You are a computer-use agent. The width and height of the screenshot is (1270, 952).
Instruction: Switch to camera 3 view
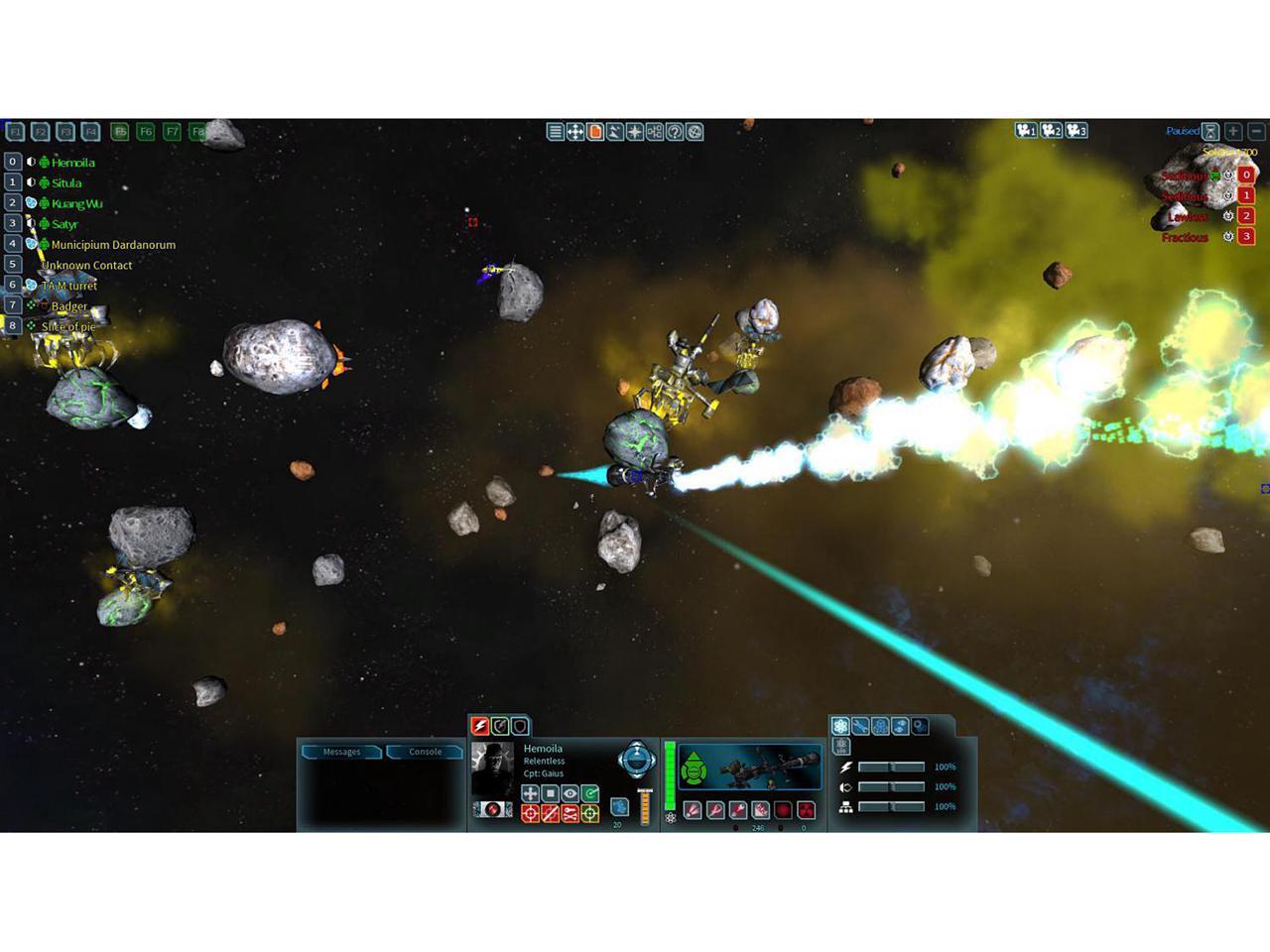(x=1078, y=131)
